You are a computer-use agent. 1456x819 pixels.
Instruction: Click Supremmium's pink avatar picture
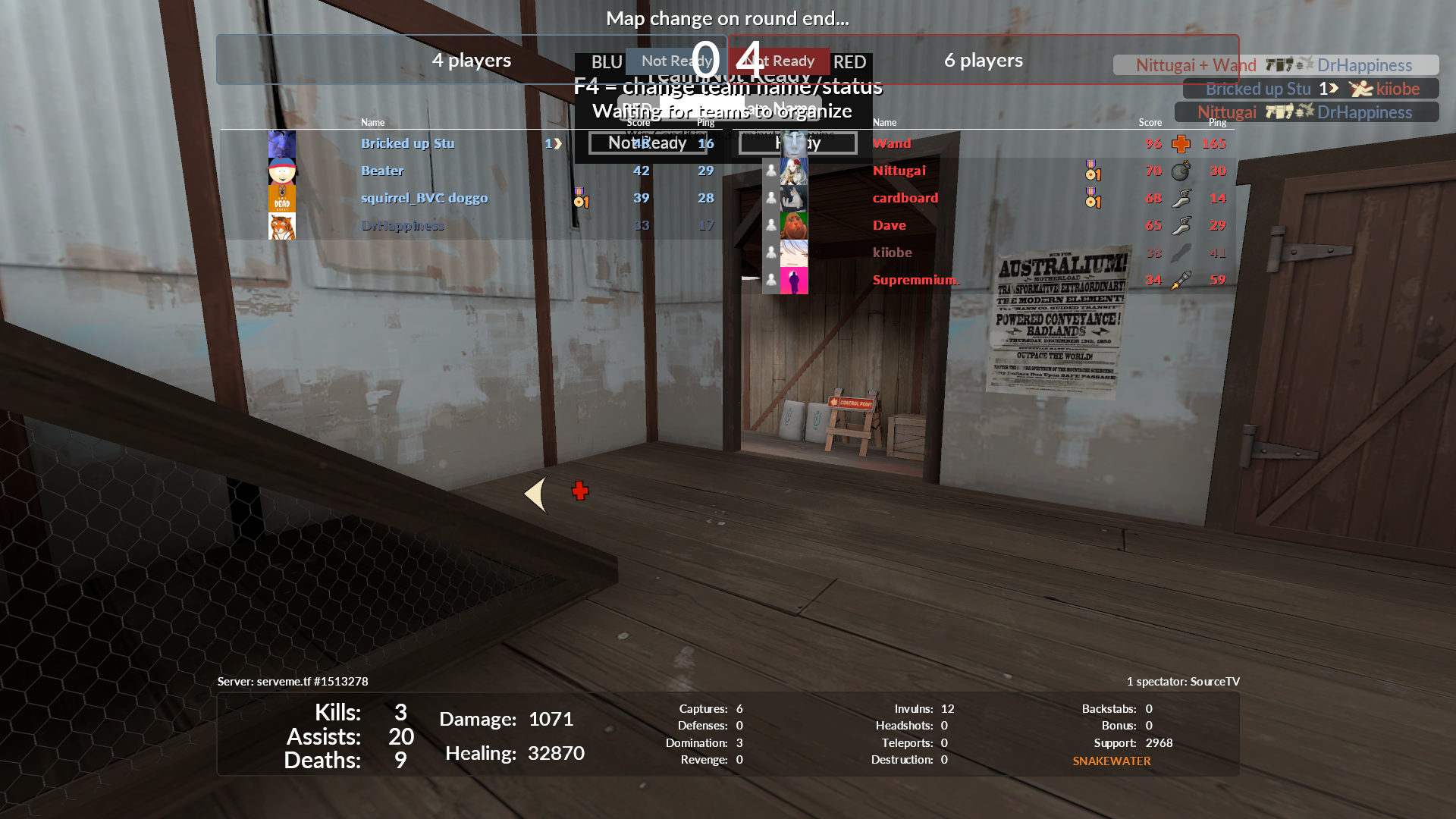point(794,281)
